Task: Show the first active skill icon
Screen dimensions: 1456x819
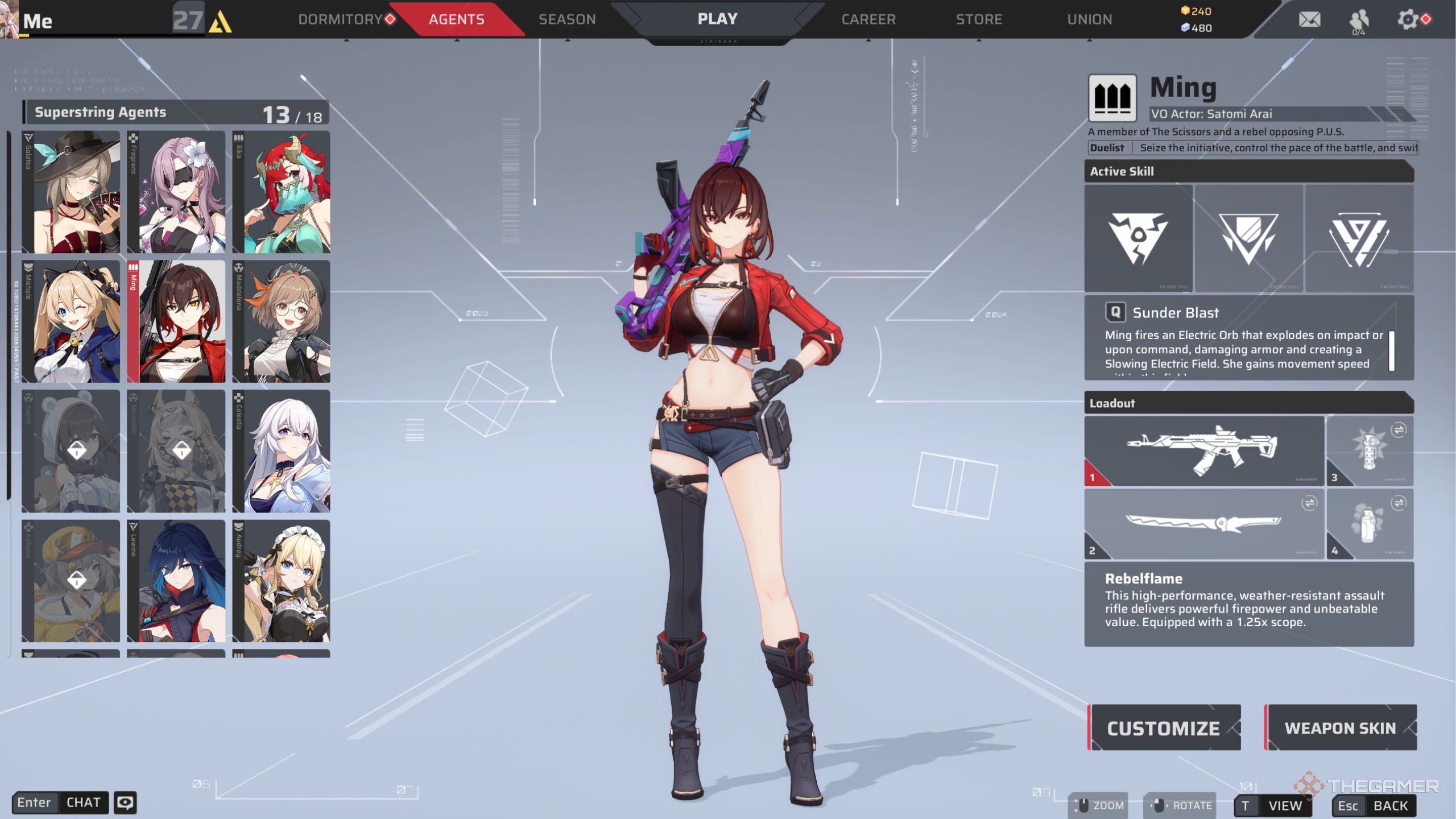Action: [1138, 238]
